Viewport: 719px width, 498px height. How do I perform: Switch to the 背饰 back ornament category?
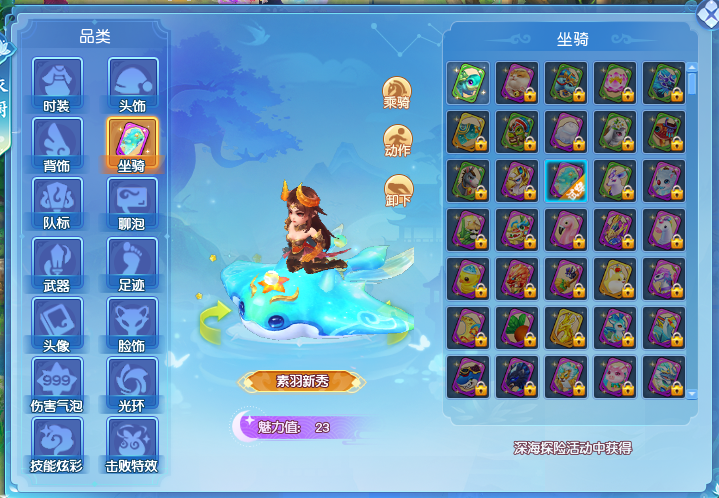coord(57,144)
